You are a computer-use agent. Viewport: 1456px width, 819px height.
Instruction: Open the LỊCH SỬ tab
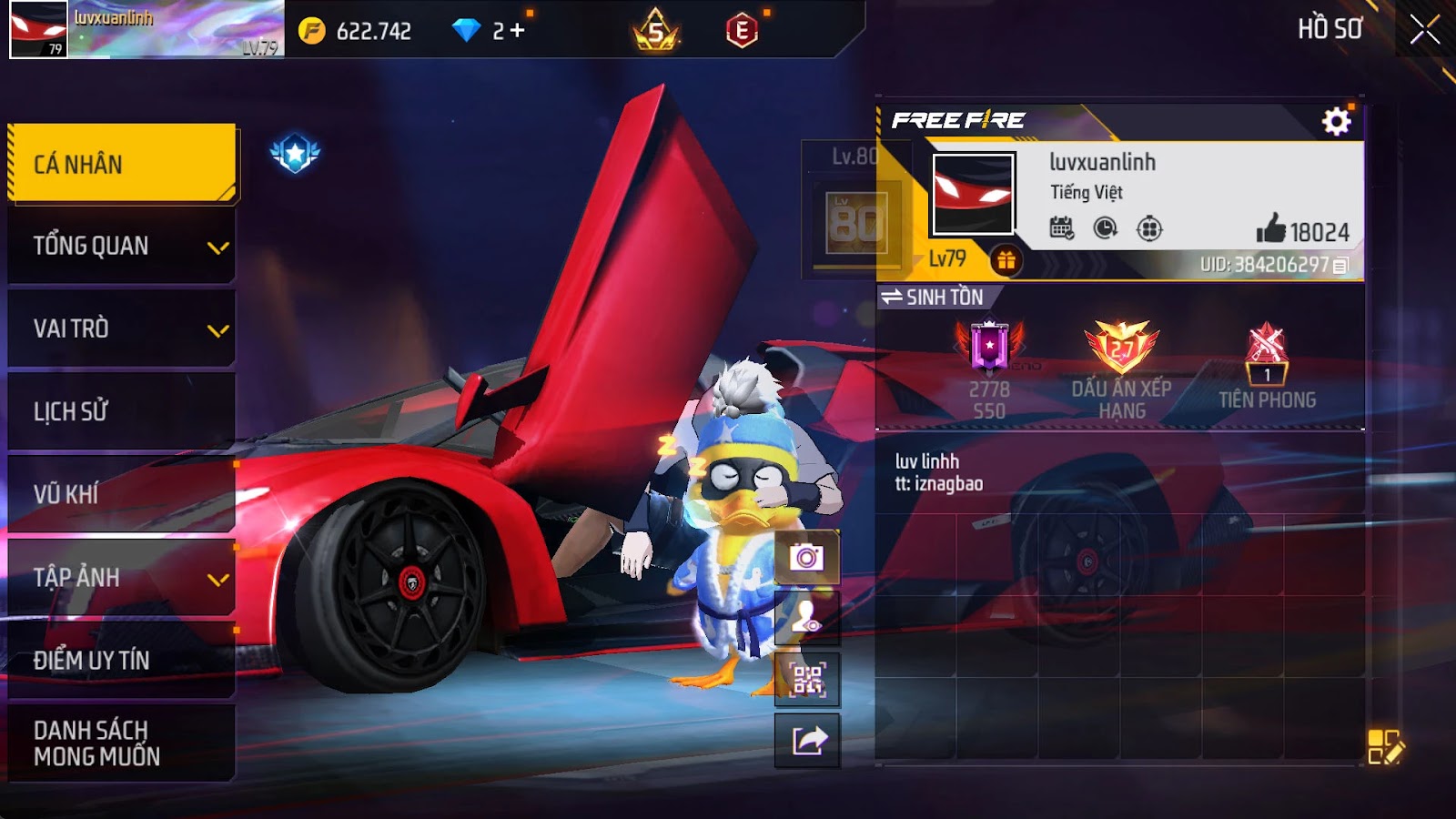(x=122, y=411)
